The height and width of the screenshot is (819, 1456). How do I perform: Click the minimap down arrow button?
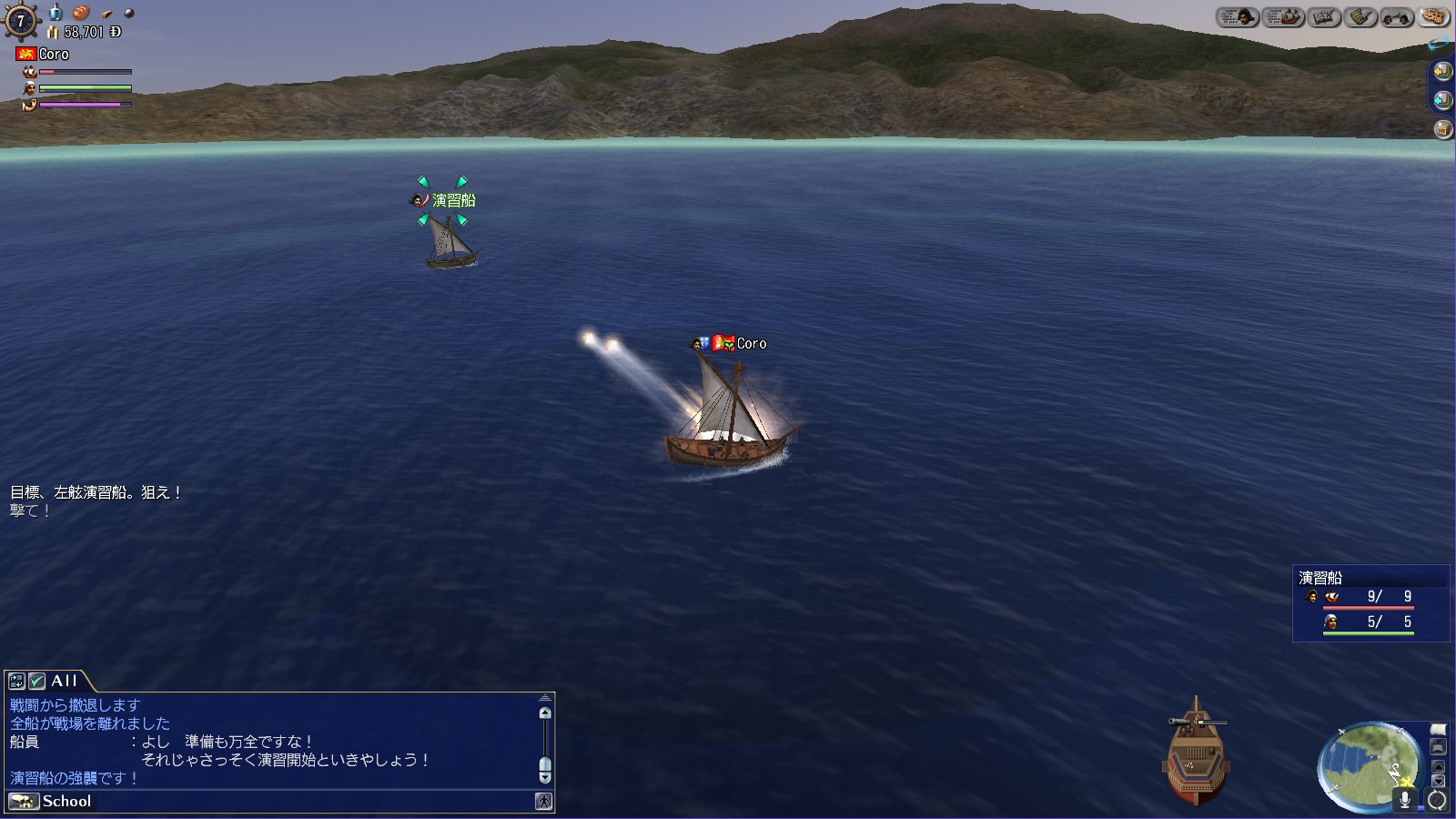point(1438,781)
